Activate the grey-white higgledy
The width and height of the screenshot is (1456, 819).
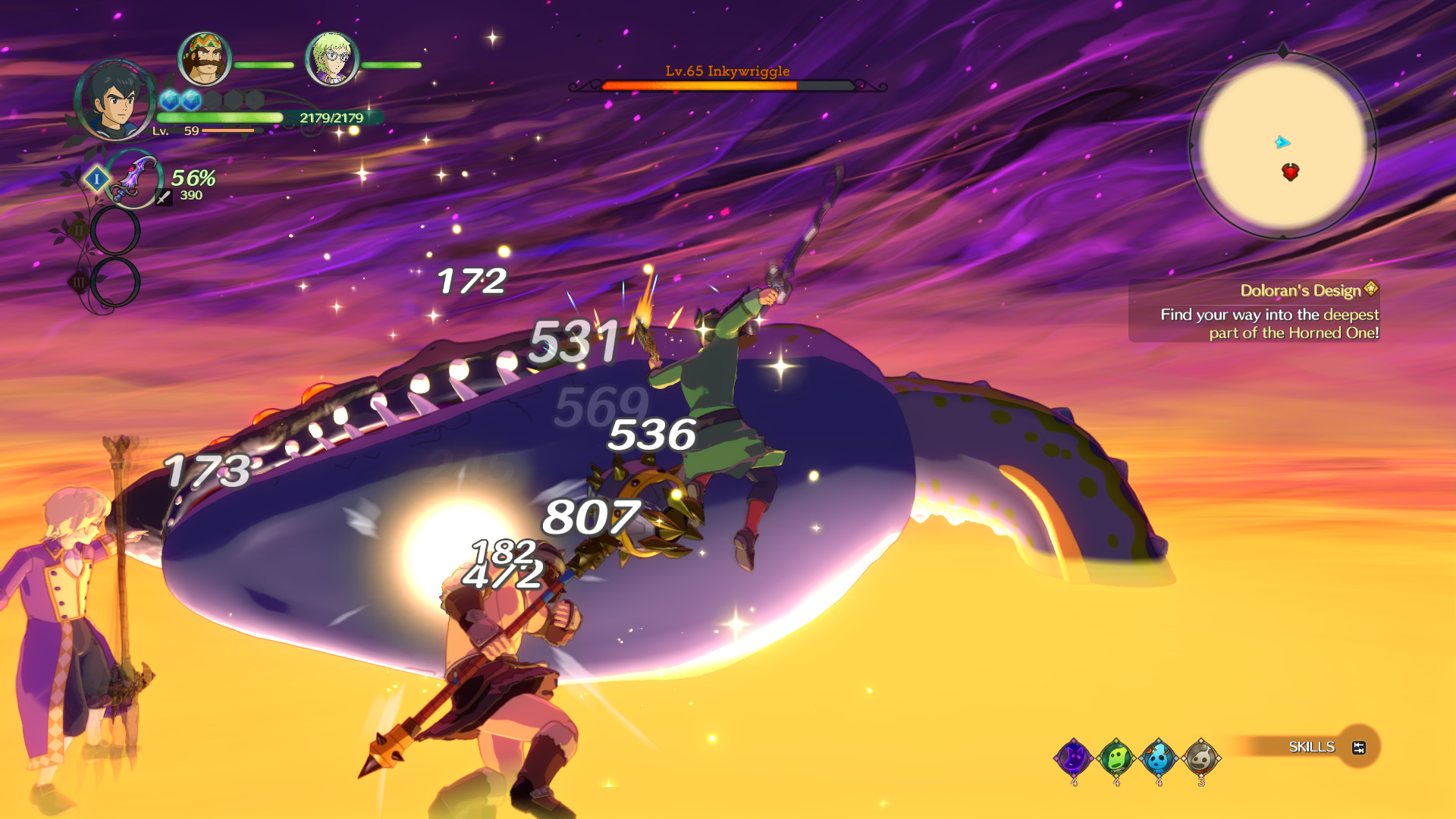(x=1200, y=757)
